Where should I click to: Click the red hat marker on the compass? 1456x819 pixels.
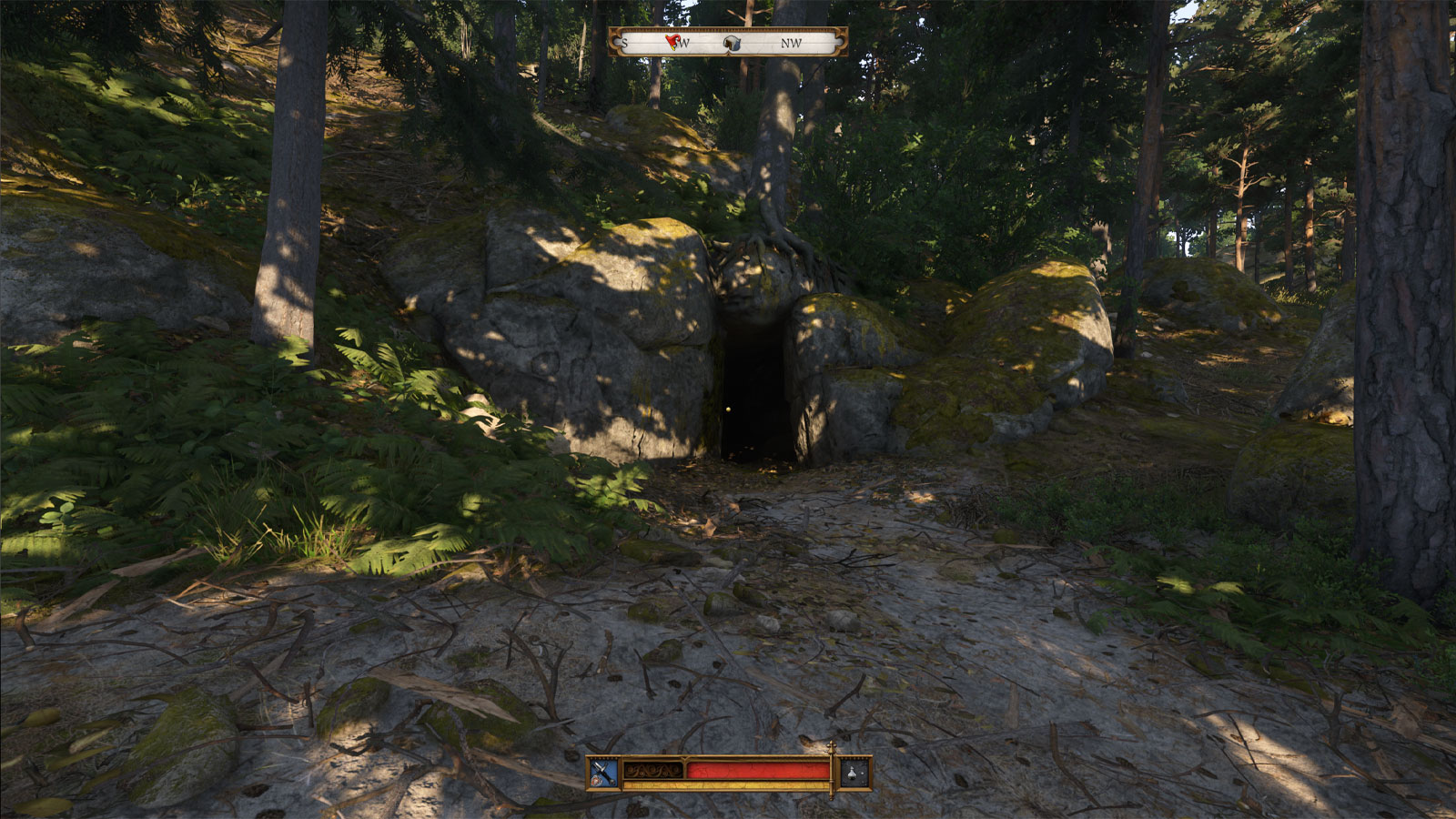coord(673,41)
